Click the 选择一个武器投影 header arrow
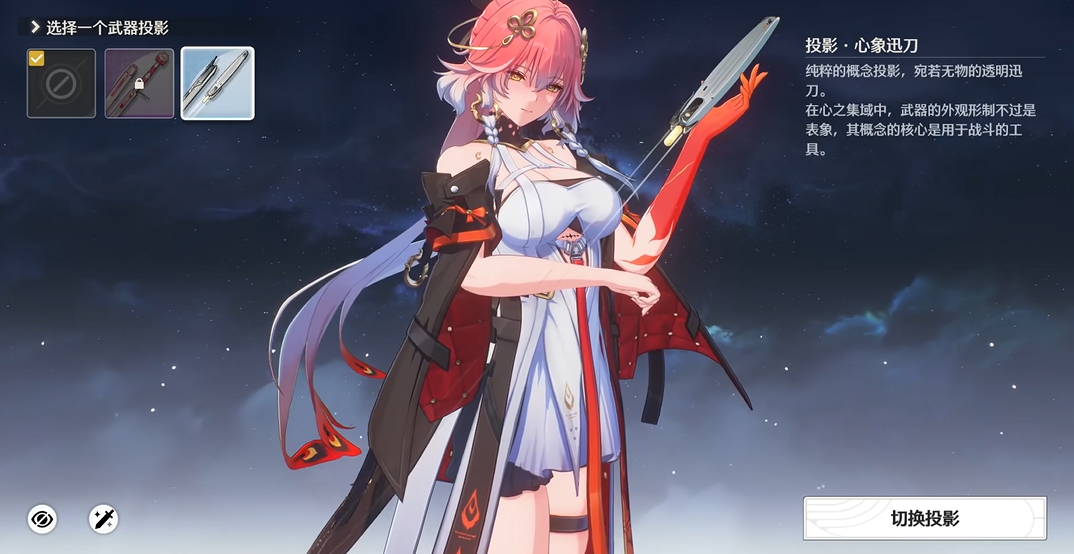The width and height of the screenshot is (1074, 554). [35, 28]
